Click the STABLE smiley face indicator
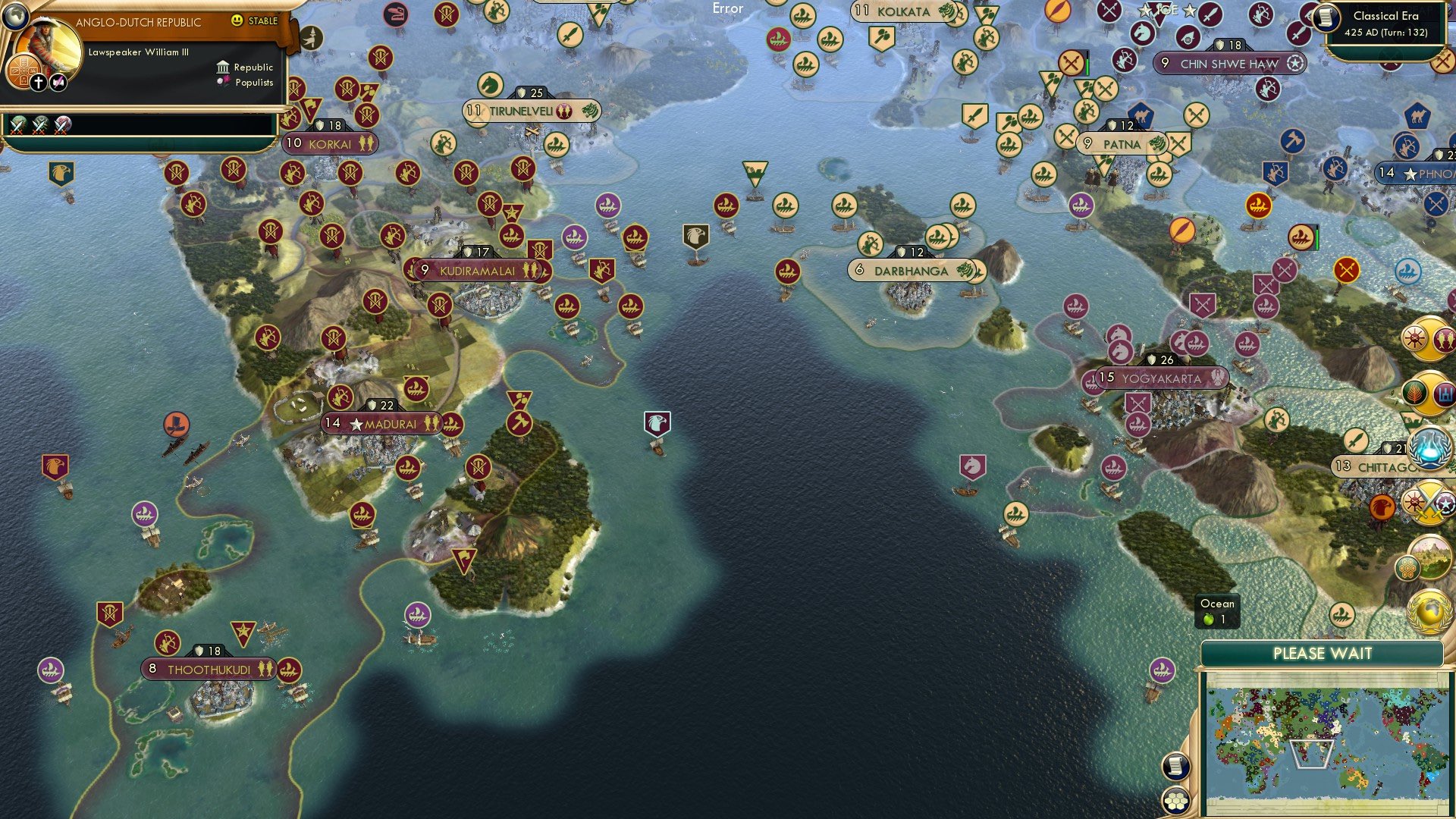 point(238,21)
